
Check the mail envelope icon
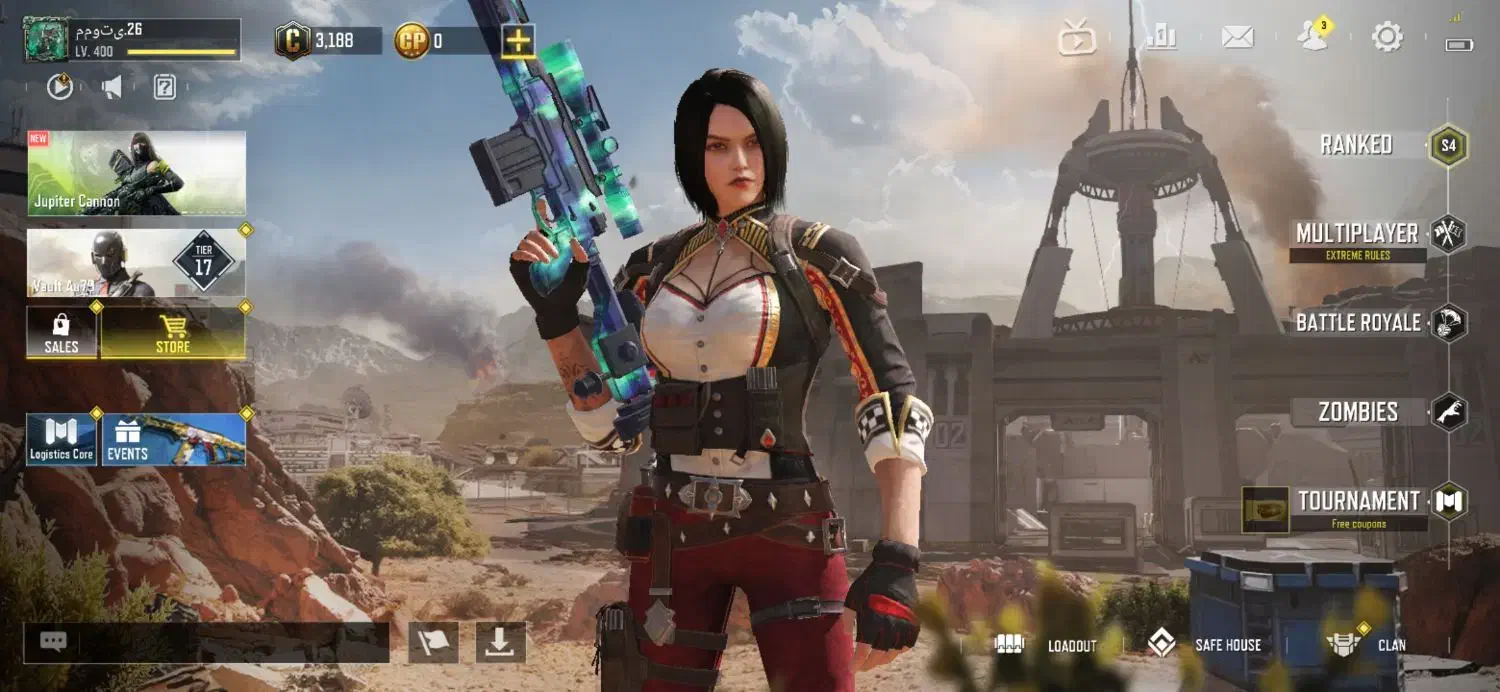1238,38
